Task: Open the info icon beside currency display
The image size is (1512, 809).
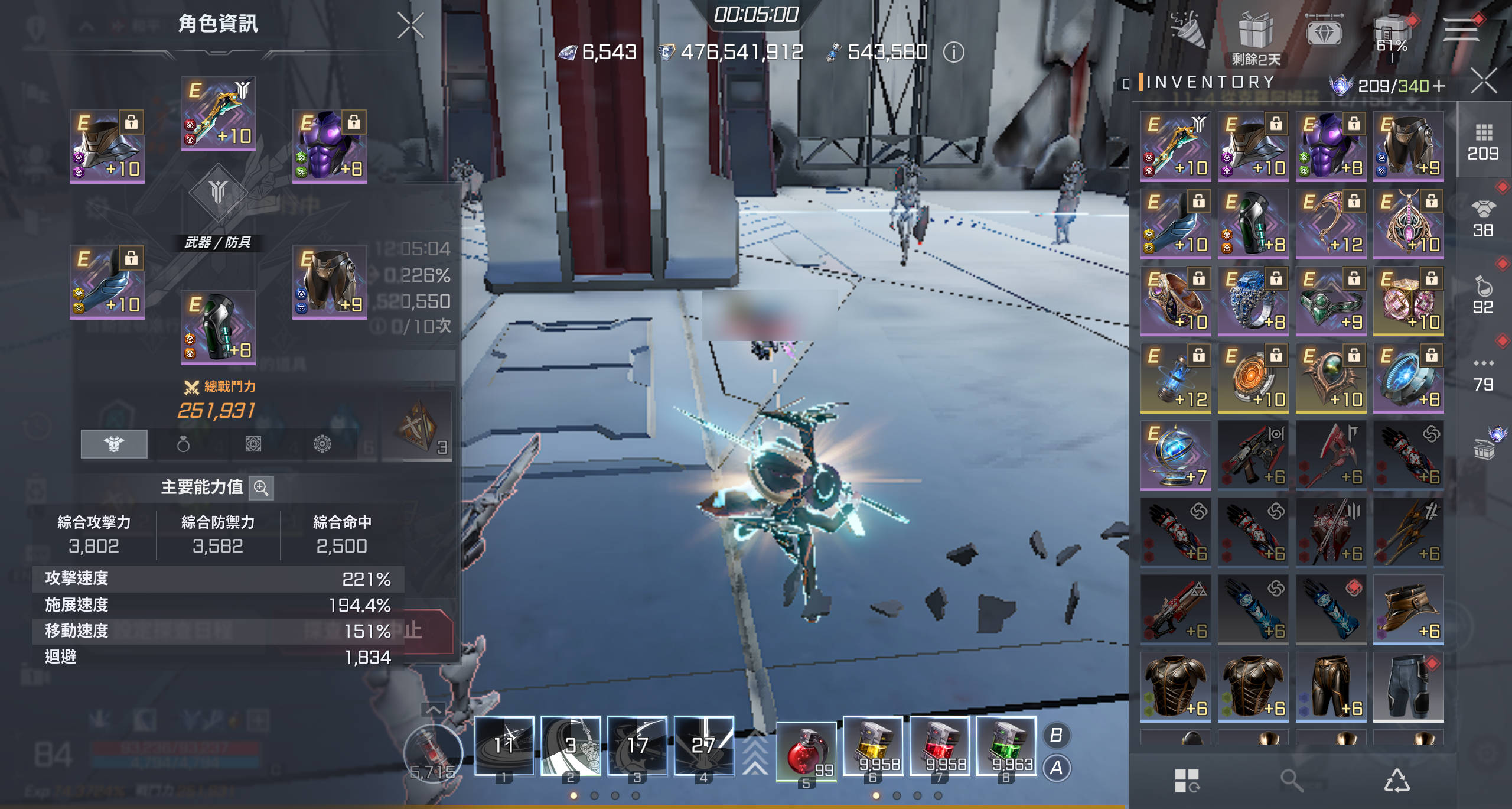Action: (x=953, y=53)
